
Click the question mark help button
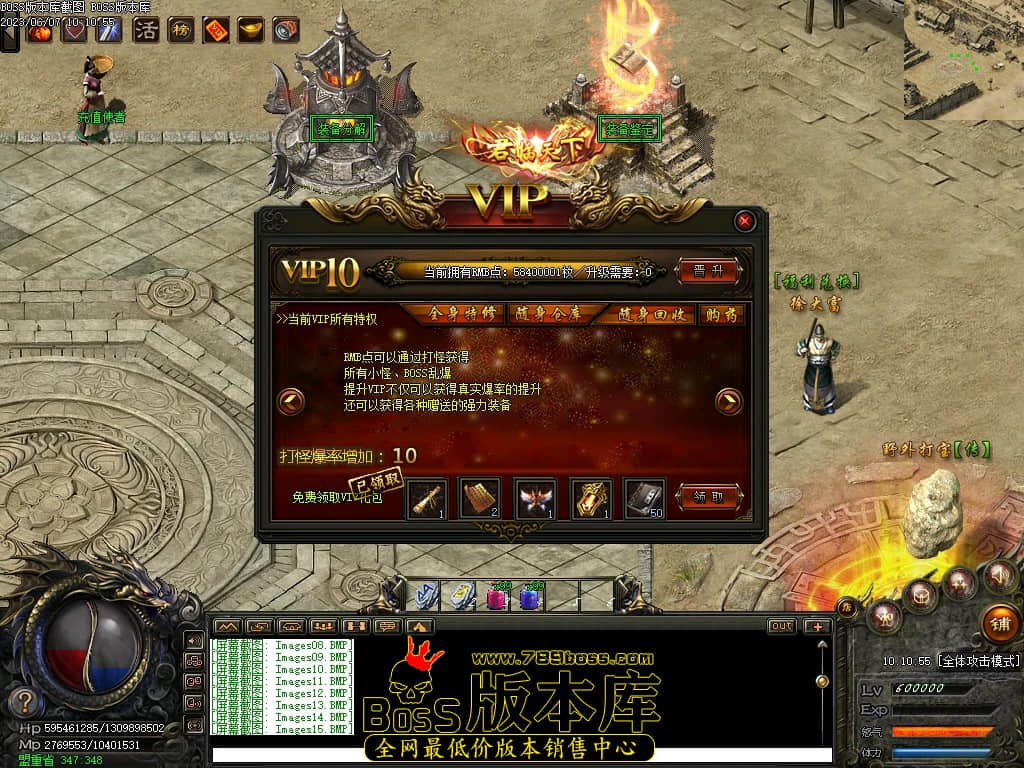pyautogui.click(x=26, y=702)
